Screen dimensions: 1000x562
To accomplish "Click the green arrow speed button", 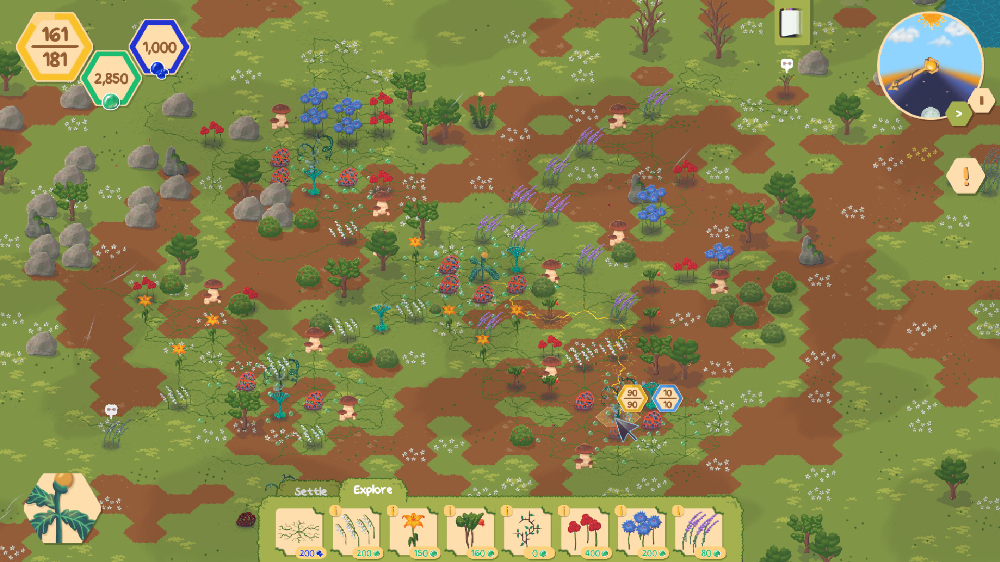I will (958, 114).
